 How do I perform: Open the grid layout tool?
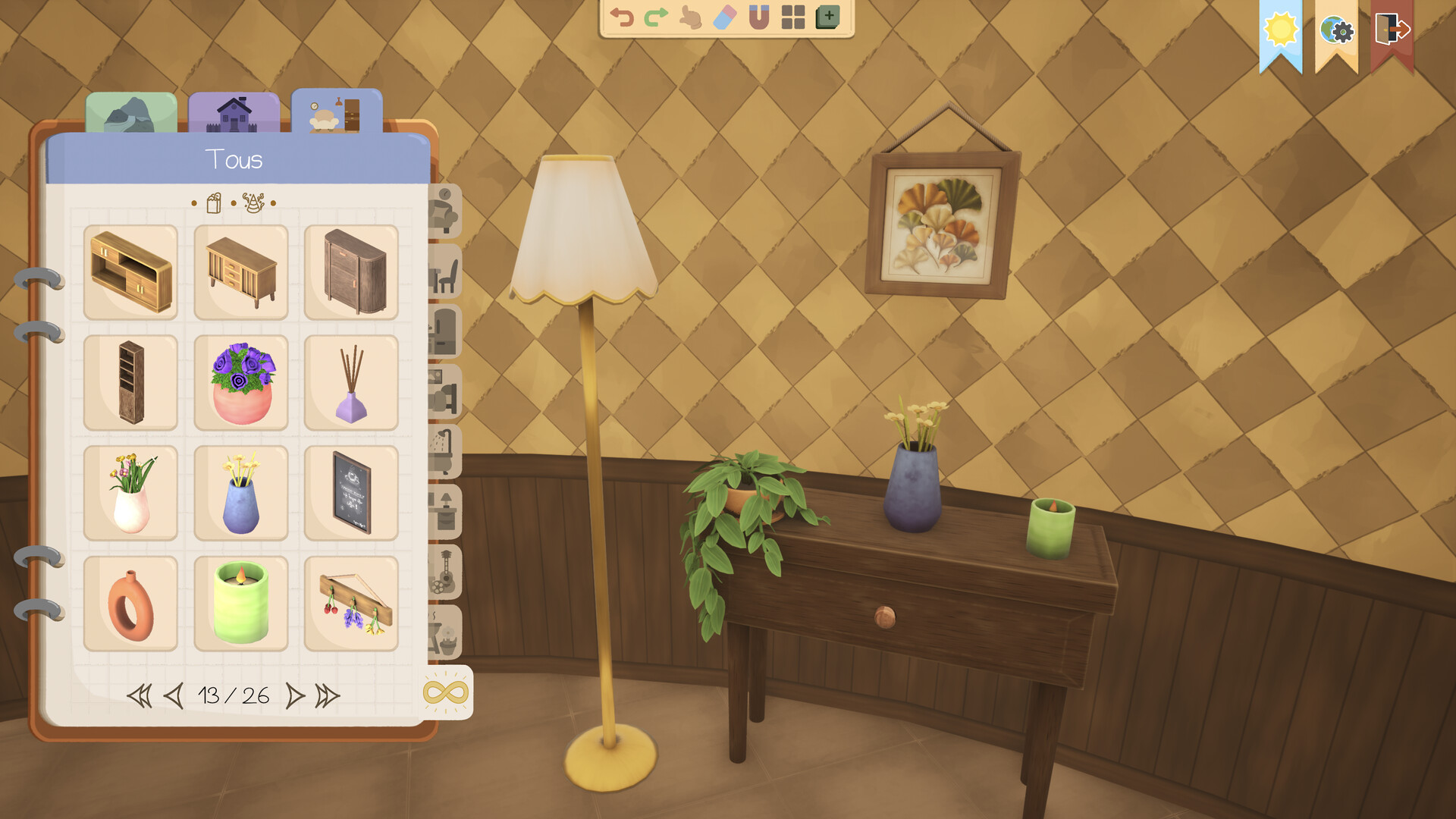coord(792,17)
